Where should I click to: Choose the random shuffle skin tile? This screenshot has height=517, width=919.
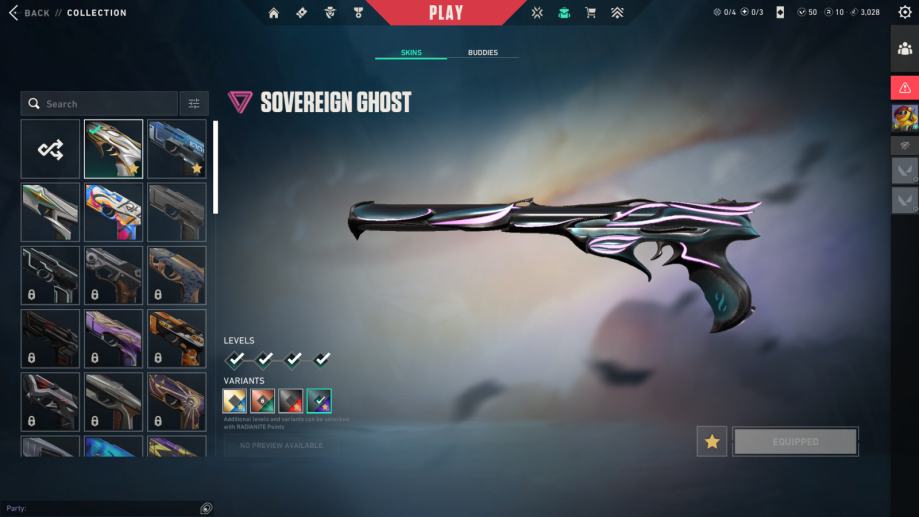pyautogui.click(x=51, y=149)
